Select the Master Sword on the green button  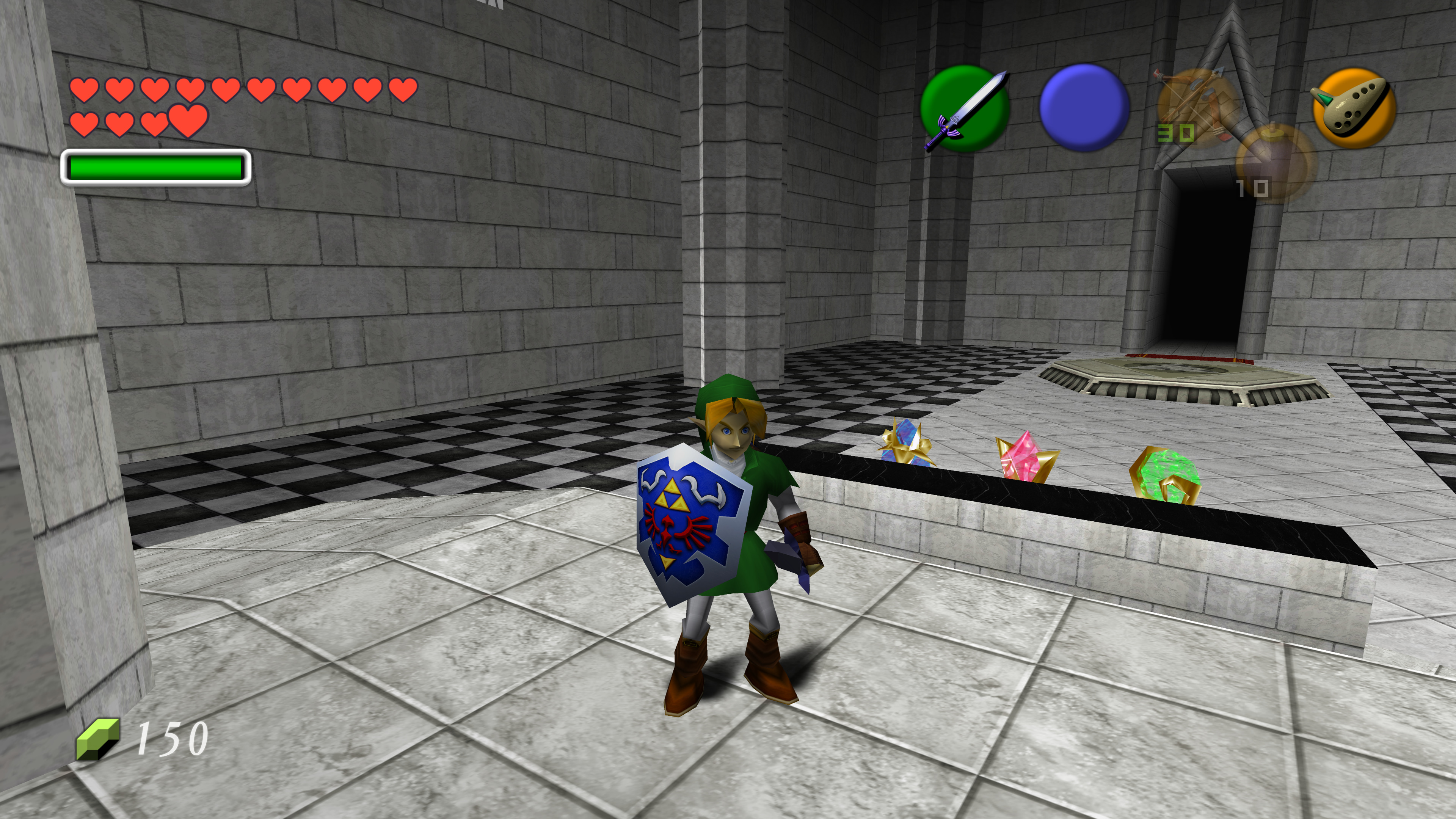point(965,108)
